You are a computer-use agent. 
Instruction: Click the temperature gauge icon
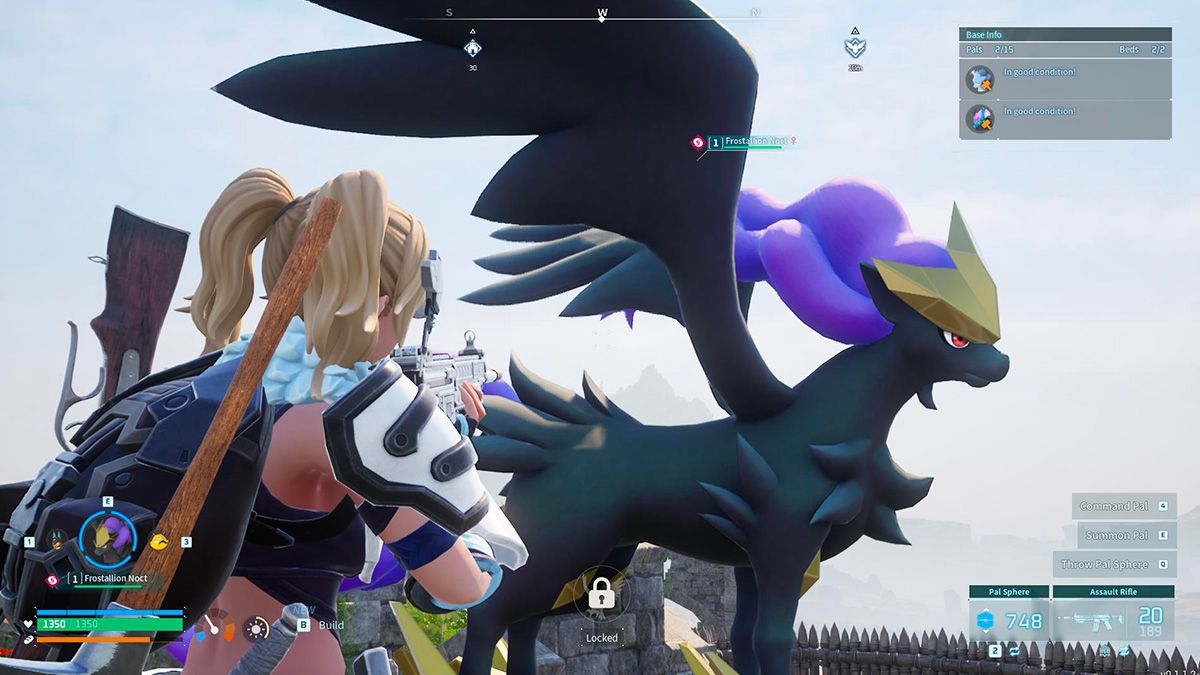tap(214, 628)
